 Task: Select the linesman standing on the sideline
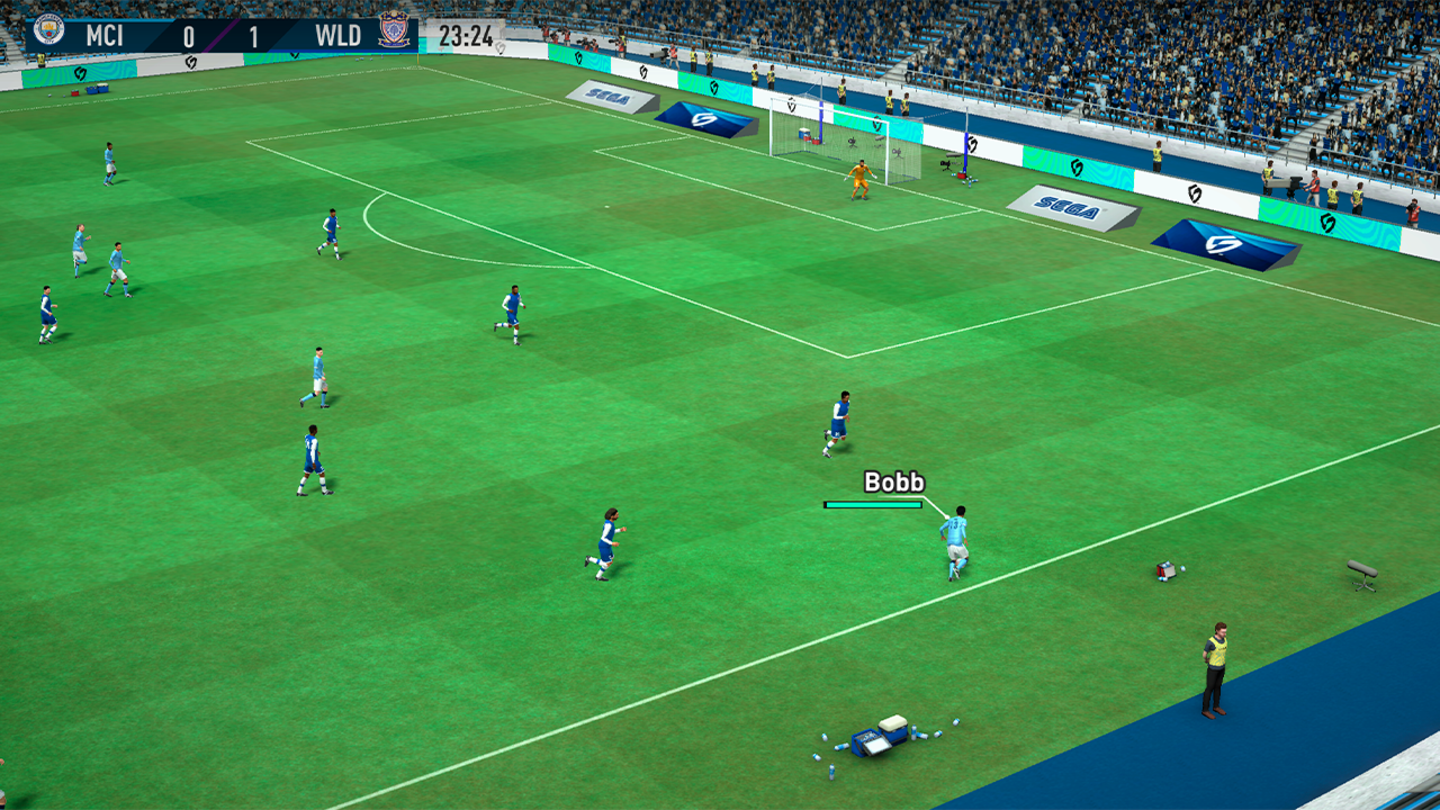click(x=1216, y=665)
